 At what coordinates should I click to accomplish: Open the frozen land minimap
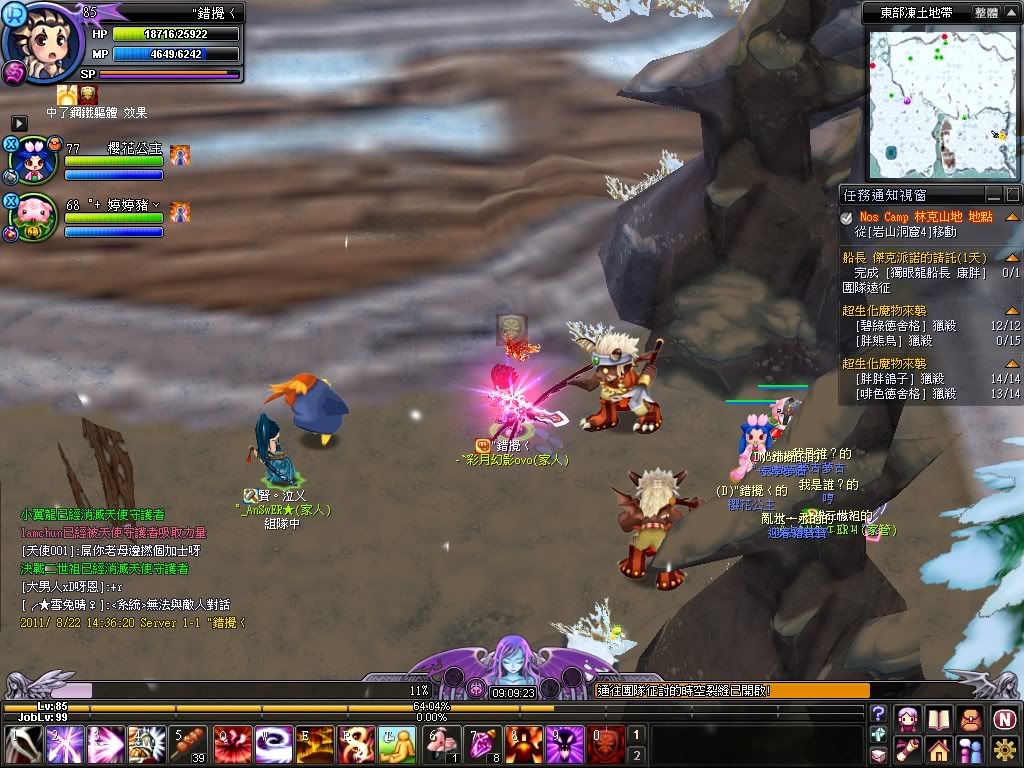[x=938, y=102]
